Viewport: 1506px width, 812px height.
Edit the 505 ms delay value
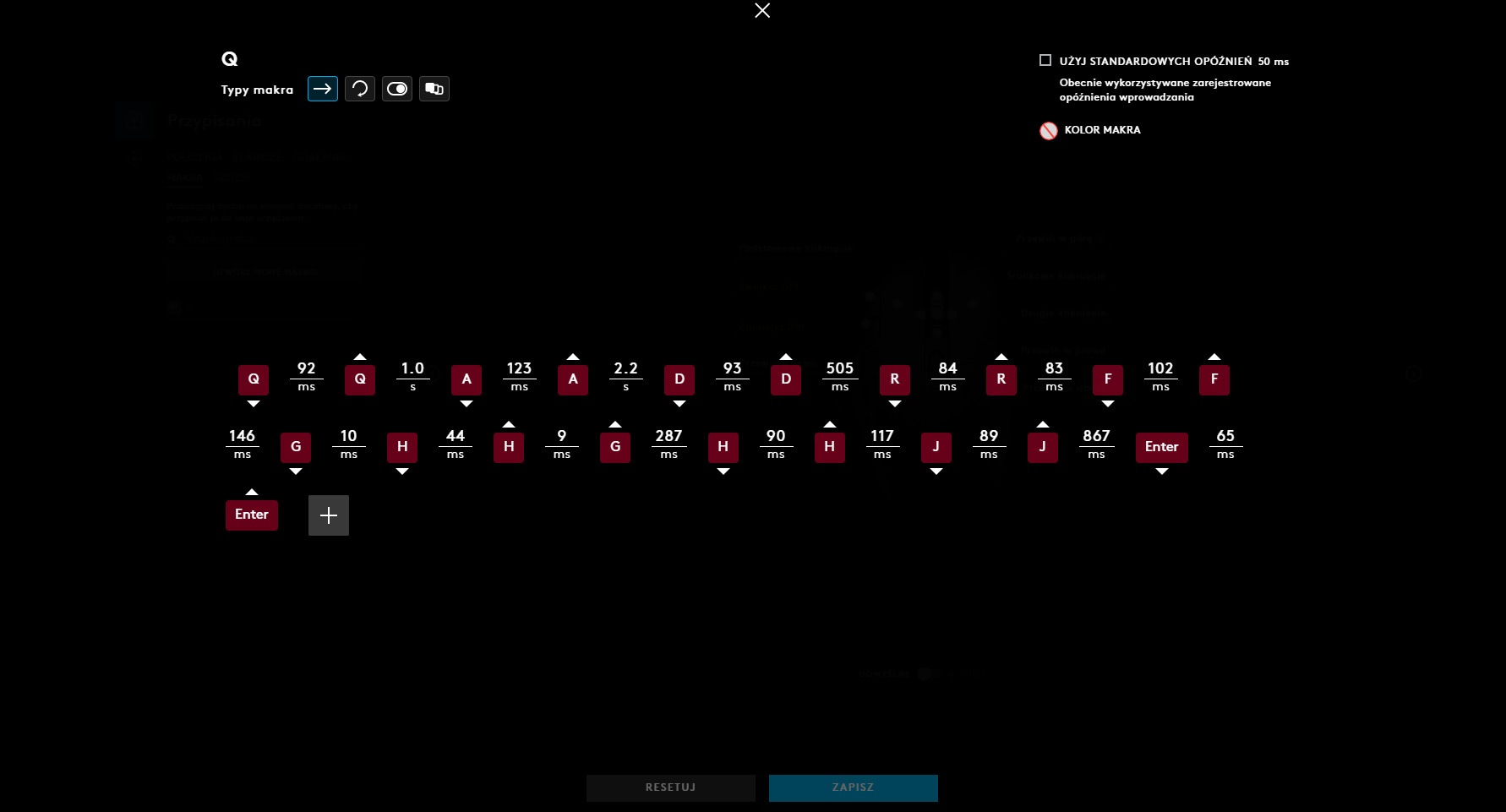(x=839, y=374)
